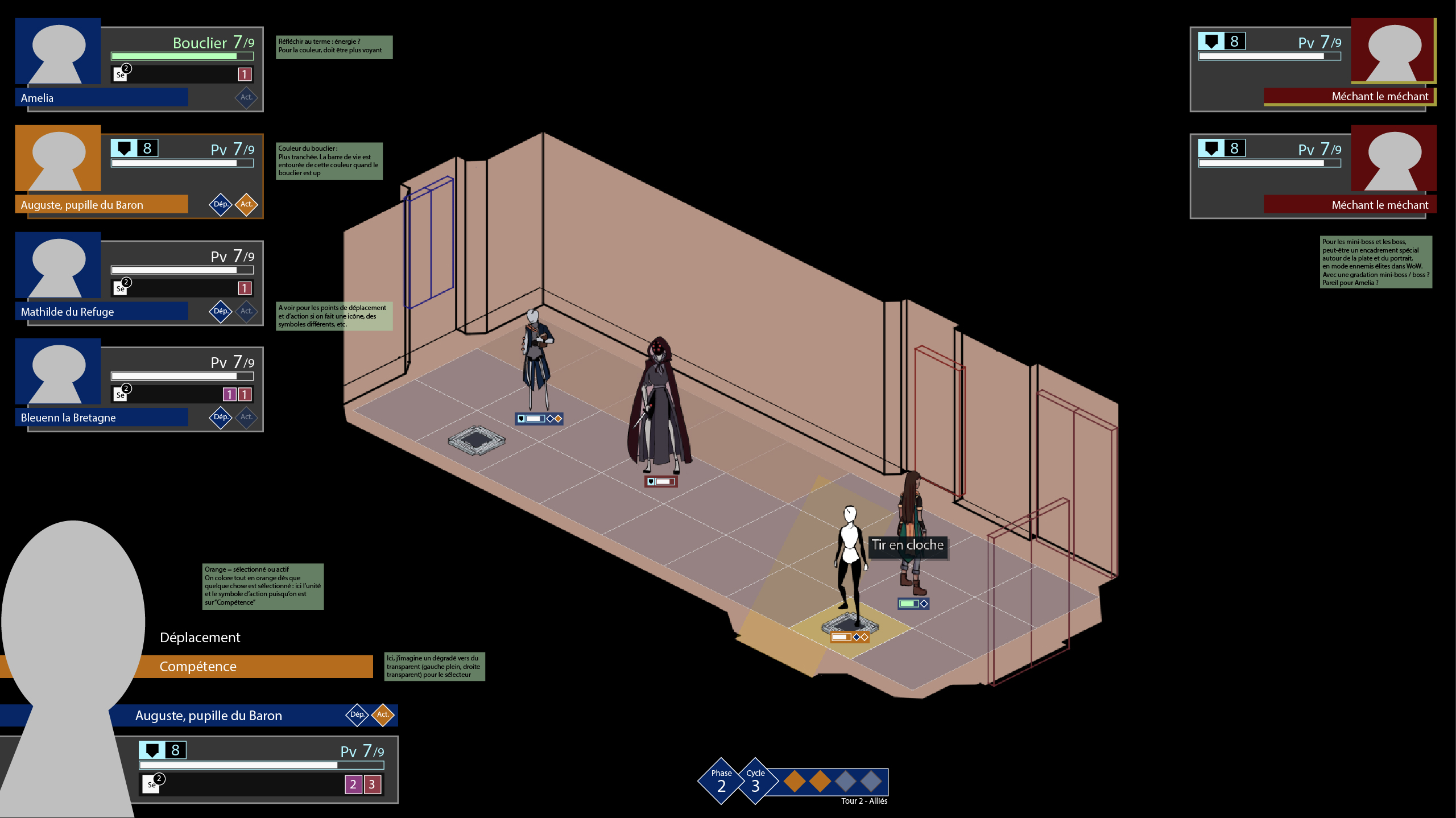Pick the Tir en cloche skill label

907,545
